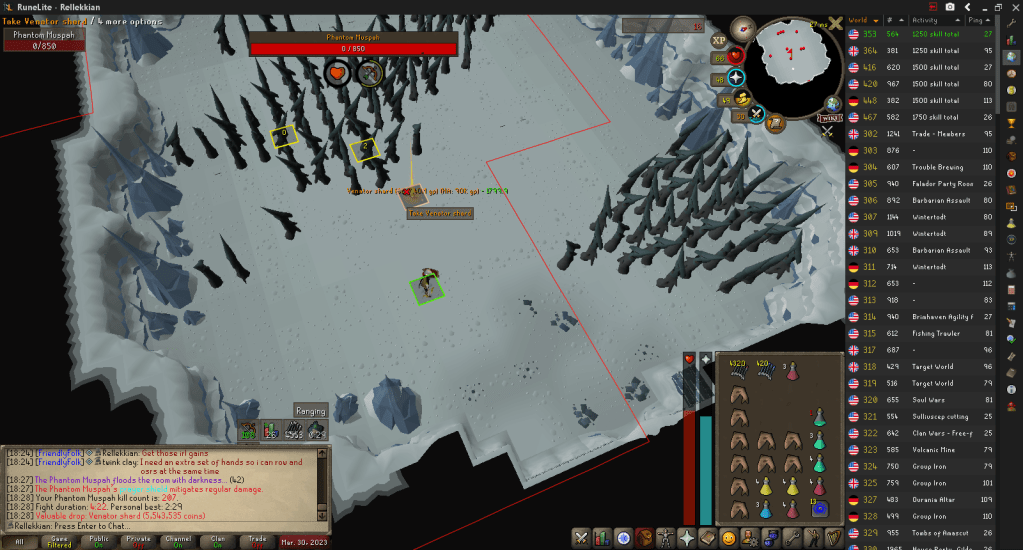Image resolution: width=1023 pixels, height=550 pixels.
Task: Open the world map globe
Action: tap(832, 104)
